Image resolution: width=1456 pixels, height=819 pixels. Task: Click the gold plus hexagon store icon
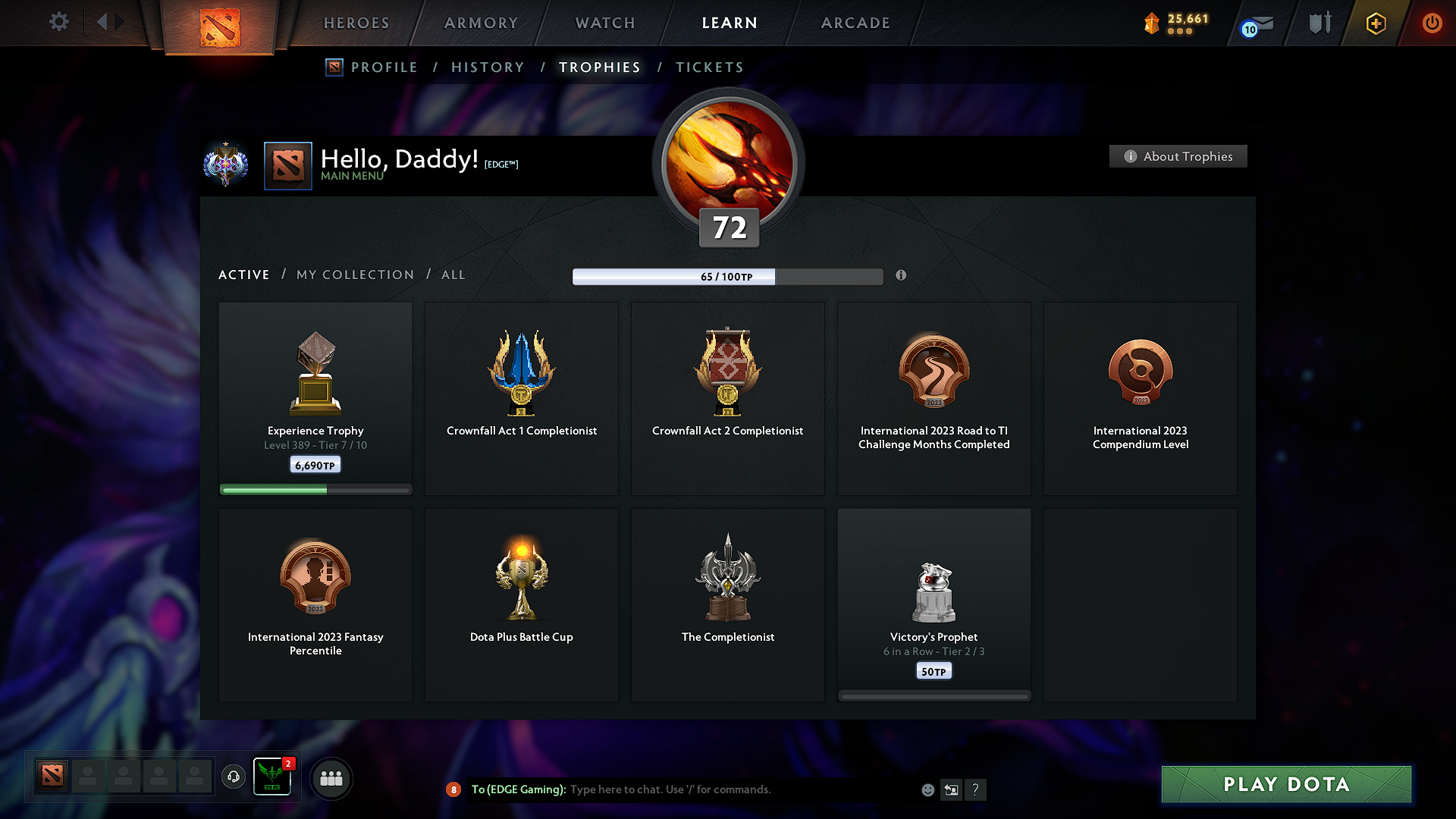point(1375,23)
